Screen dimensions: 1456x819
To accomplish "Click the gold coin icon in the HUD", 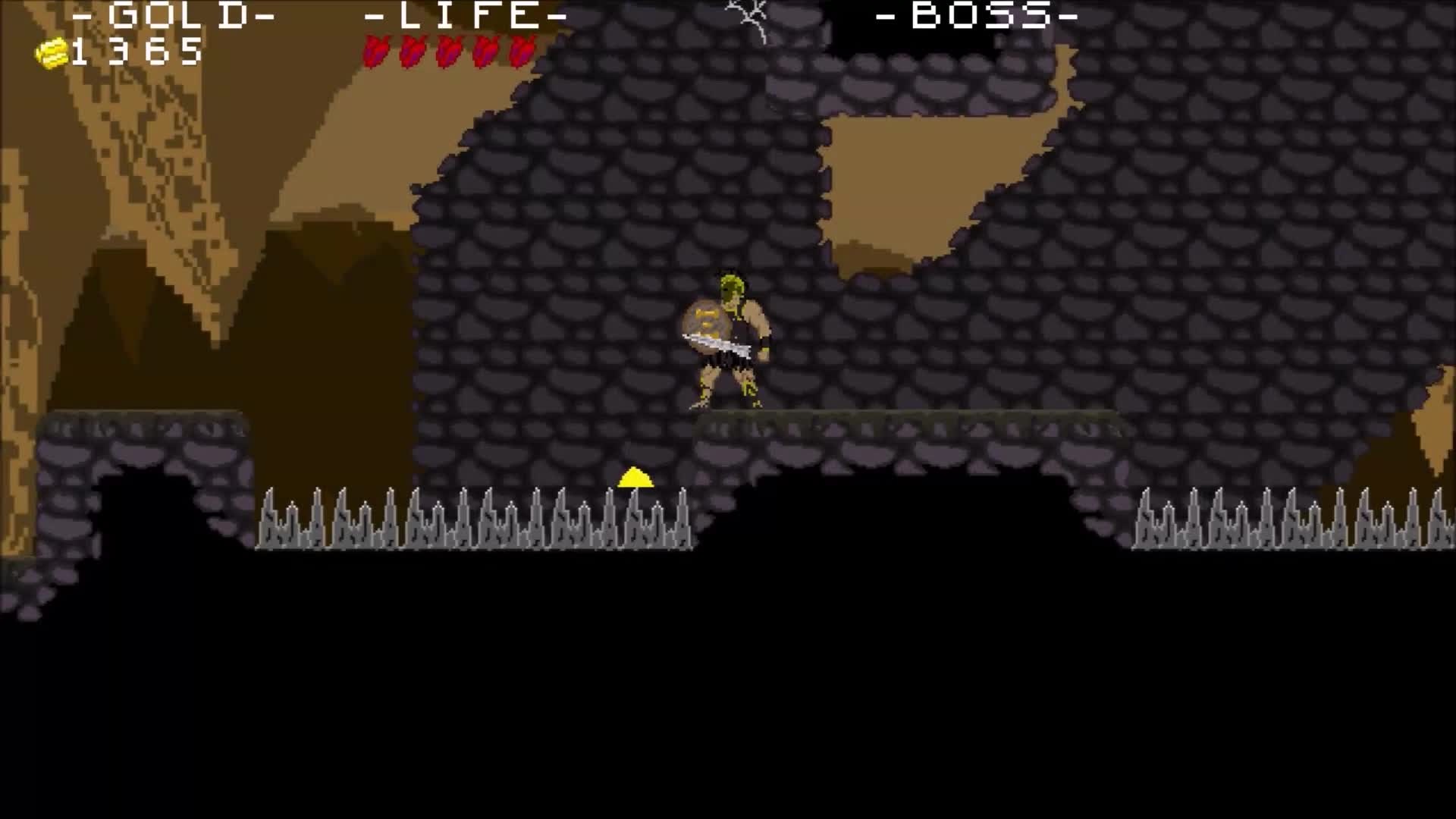I will [53, 53].
